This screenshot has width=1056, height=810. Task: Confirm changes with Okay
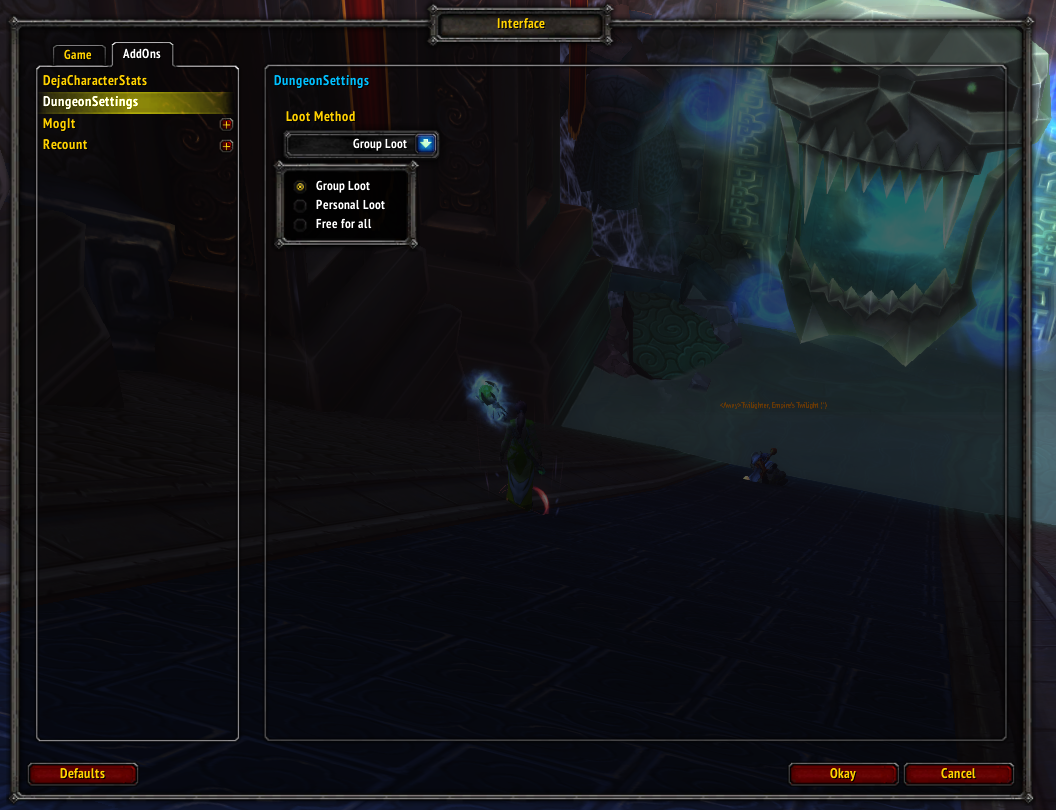tap(842, 773)
